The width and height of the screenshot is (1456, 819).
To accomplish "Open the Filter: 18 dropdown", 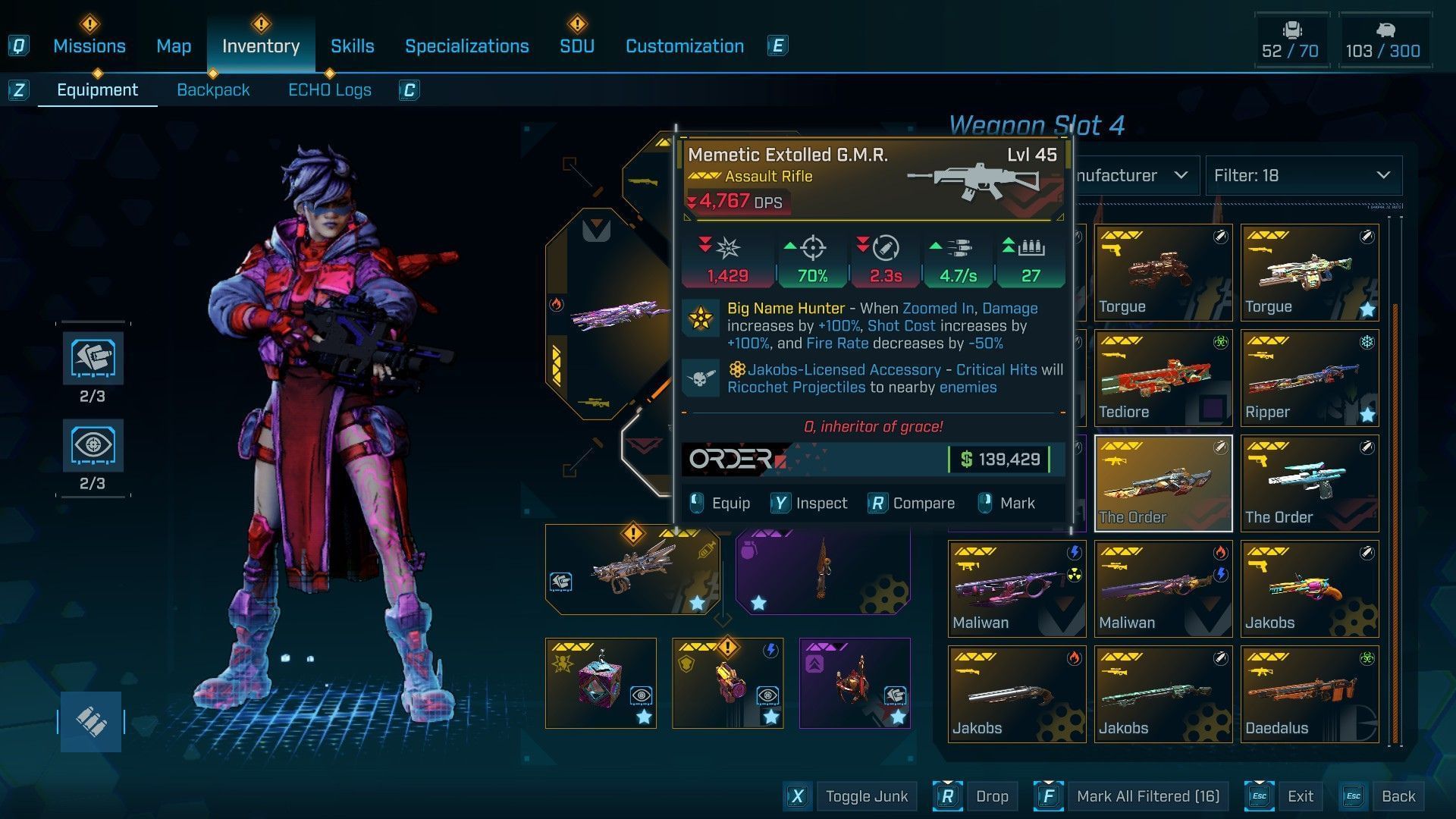I will (1303, 176).
